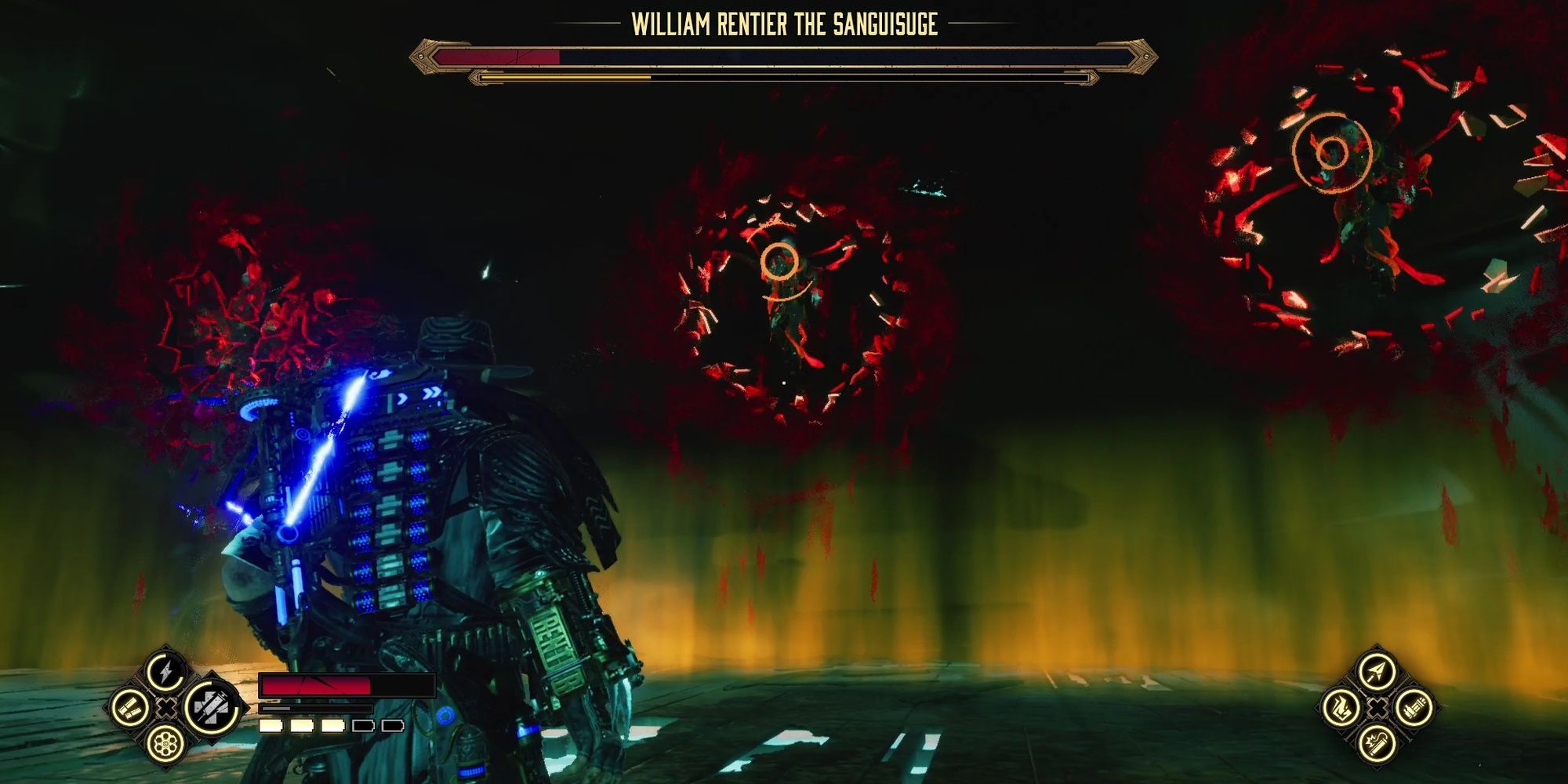The image size is (1568, 784).
Task: Select the dynamite explosive ability icon
Action: (1377, 745)
